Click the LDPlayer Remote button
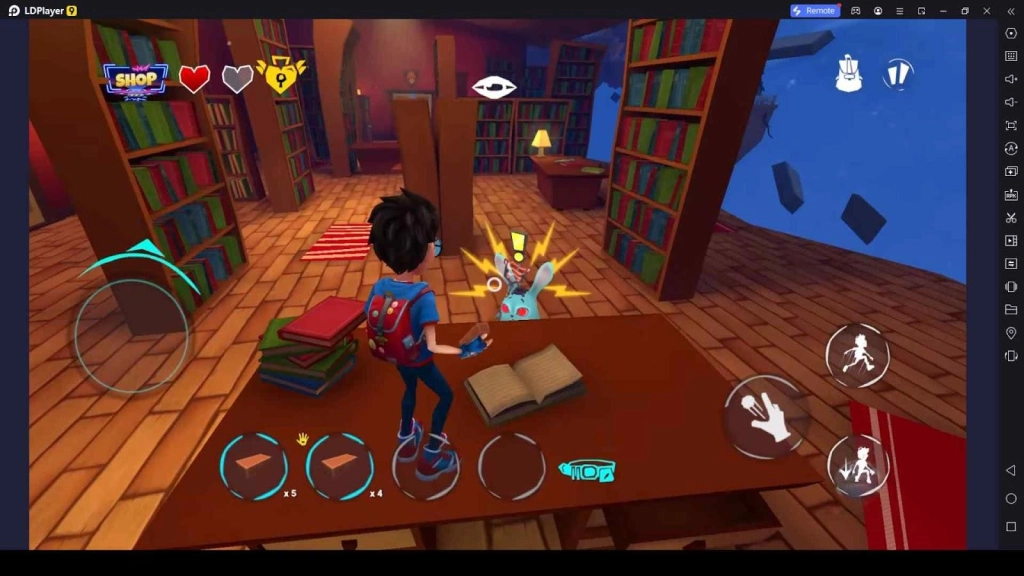The width and height of the screenshot is (1024, 576). pos(814,11)
